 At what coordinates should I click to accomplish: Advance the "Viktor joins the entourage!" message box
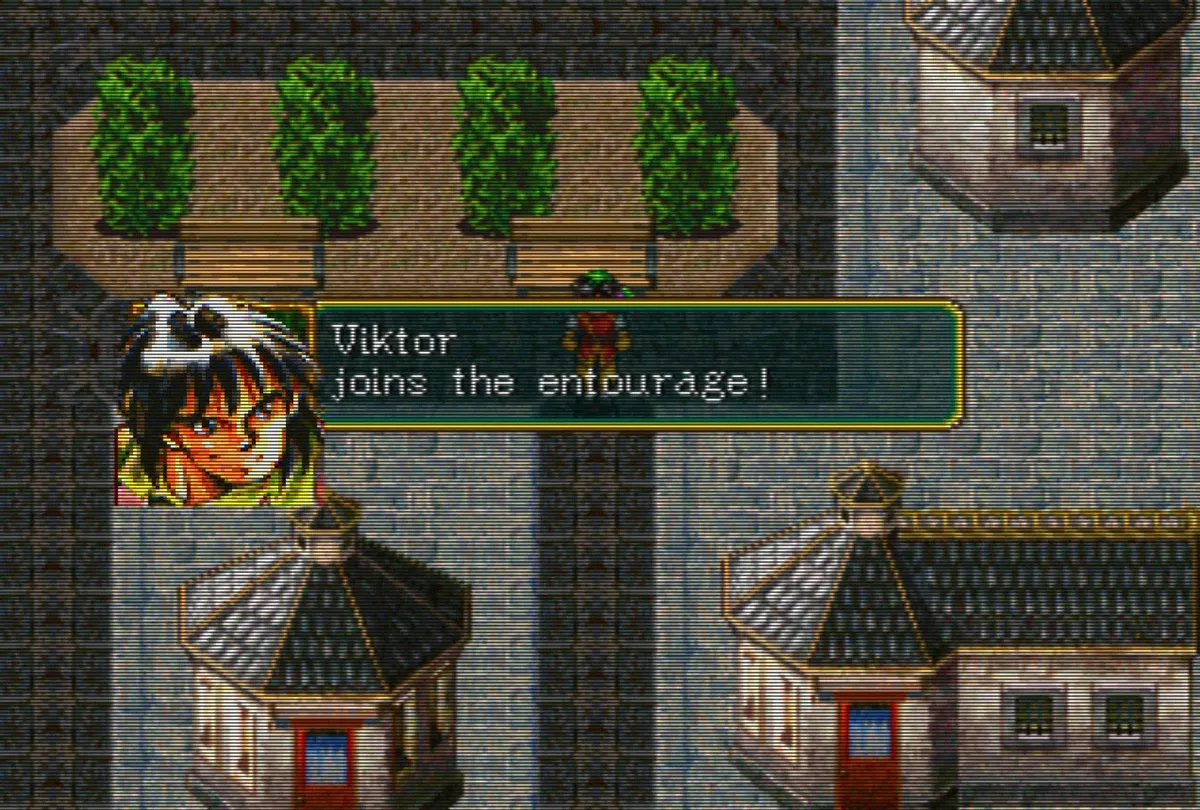(638, 365)
